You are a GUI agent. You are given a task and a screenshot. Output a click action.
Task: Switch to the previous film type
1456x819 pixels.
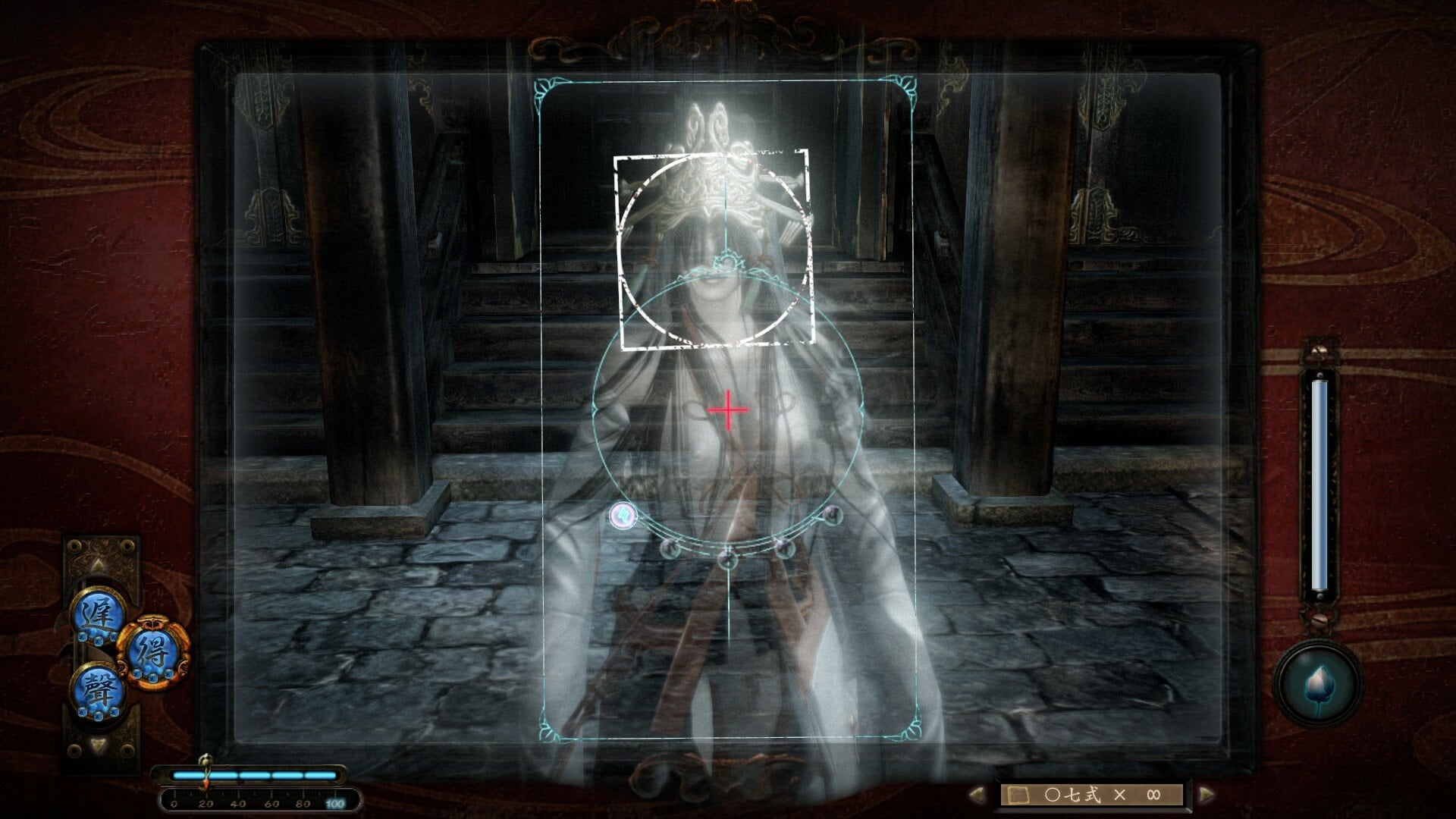[x=977, y=795]
